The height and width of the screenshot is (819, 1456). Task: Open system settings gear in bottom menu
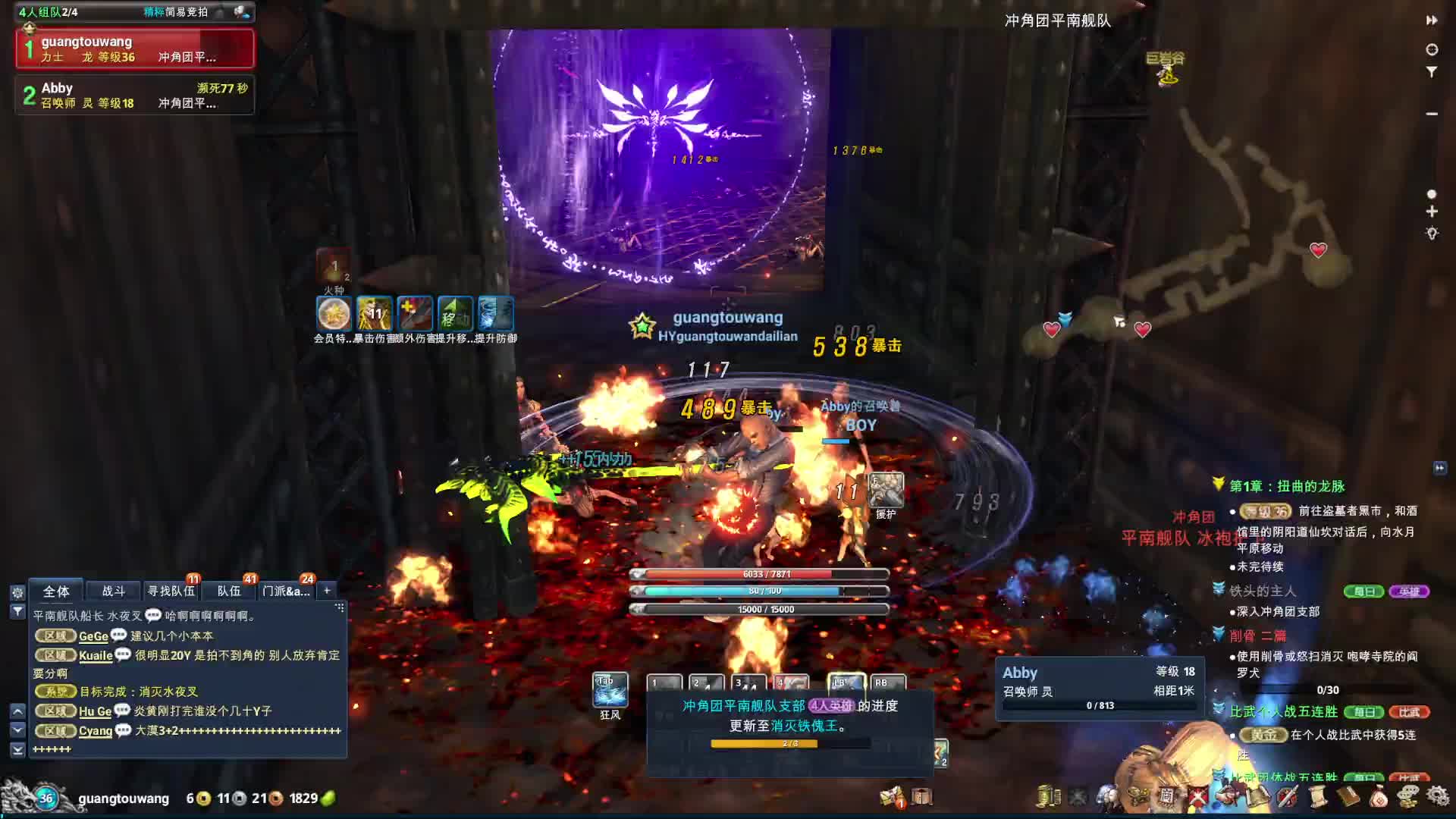click(1438, 795)
